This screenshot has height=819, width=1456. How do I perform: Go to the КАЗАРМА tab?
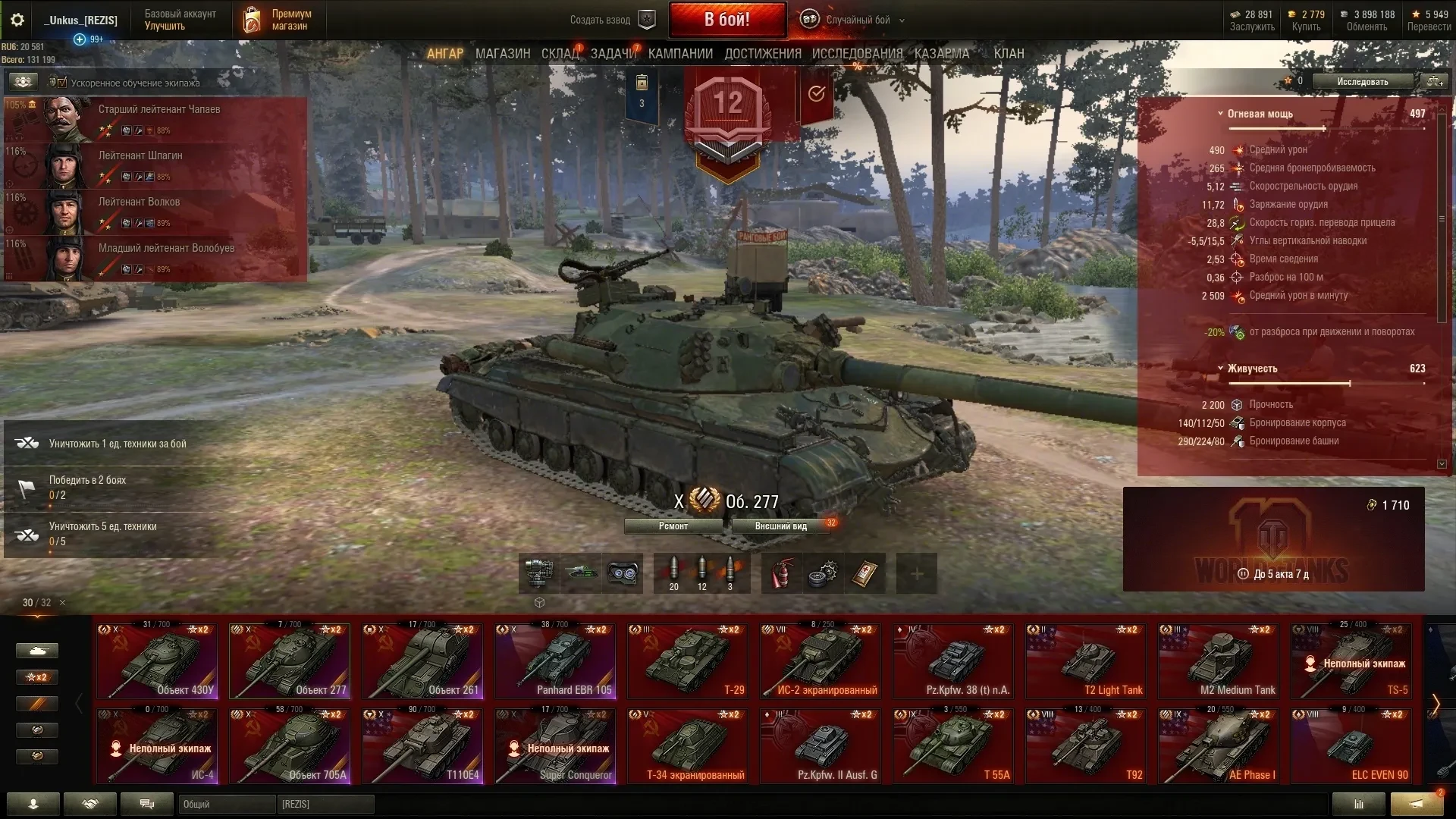tap(941, 54)
